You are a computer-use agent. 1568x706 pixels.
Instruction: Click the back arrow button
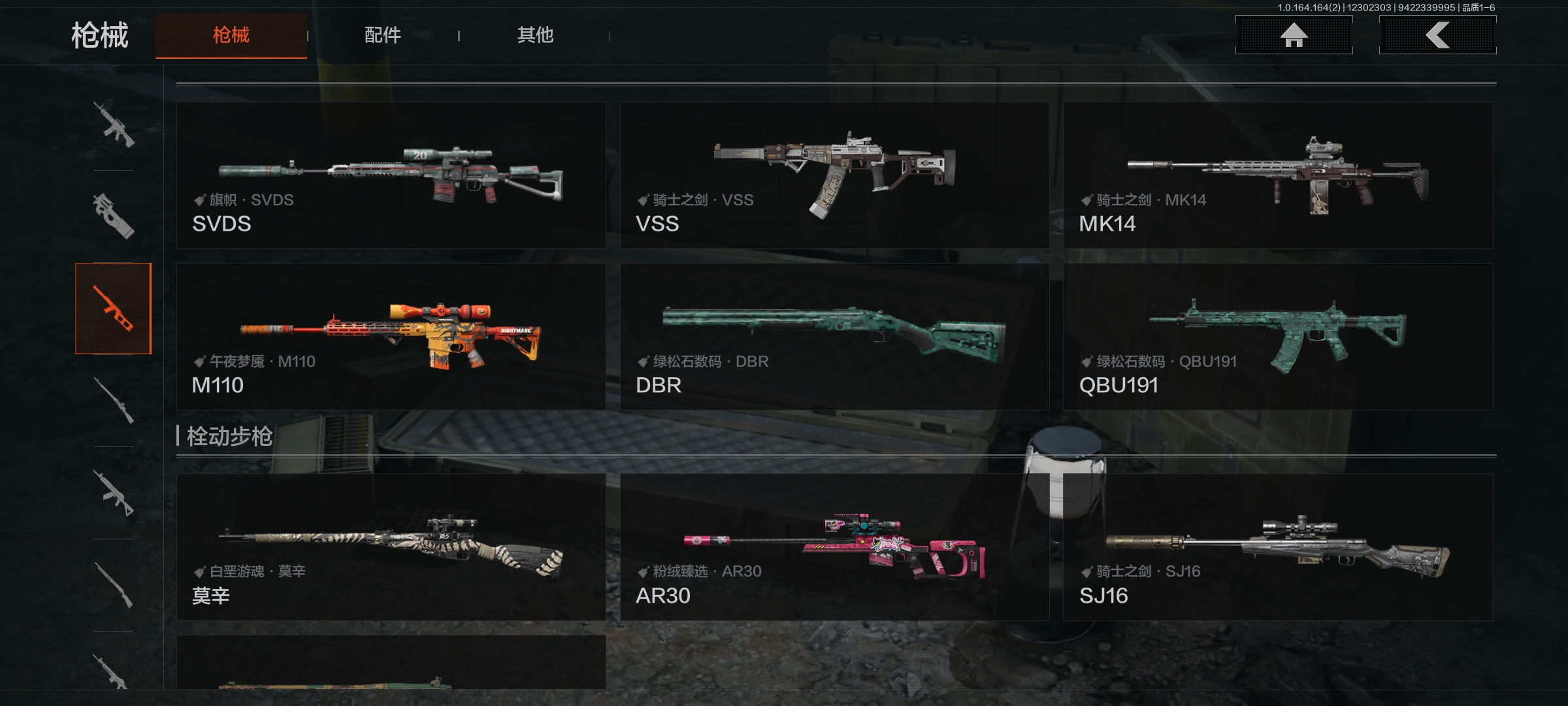point(1437,35)
